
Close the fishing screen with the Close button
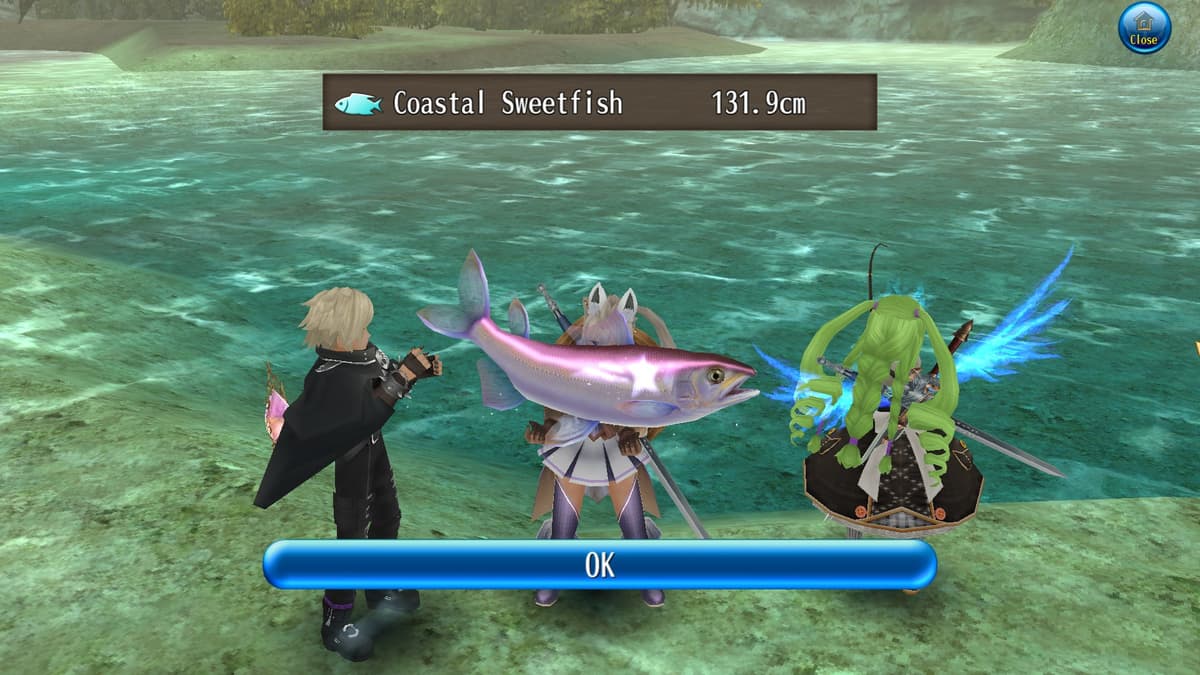pyautogui.click(x=1143, y=28)
